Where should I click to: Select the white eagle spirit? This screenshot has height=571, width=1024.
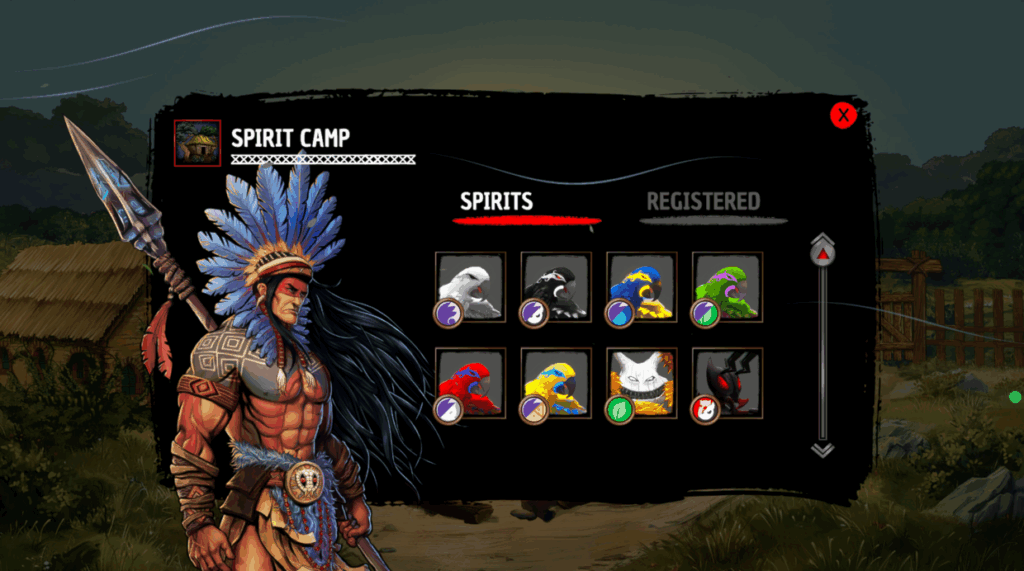pos(471,286)
